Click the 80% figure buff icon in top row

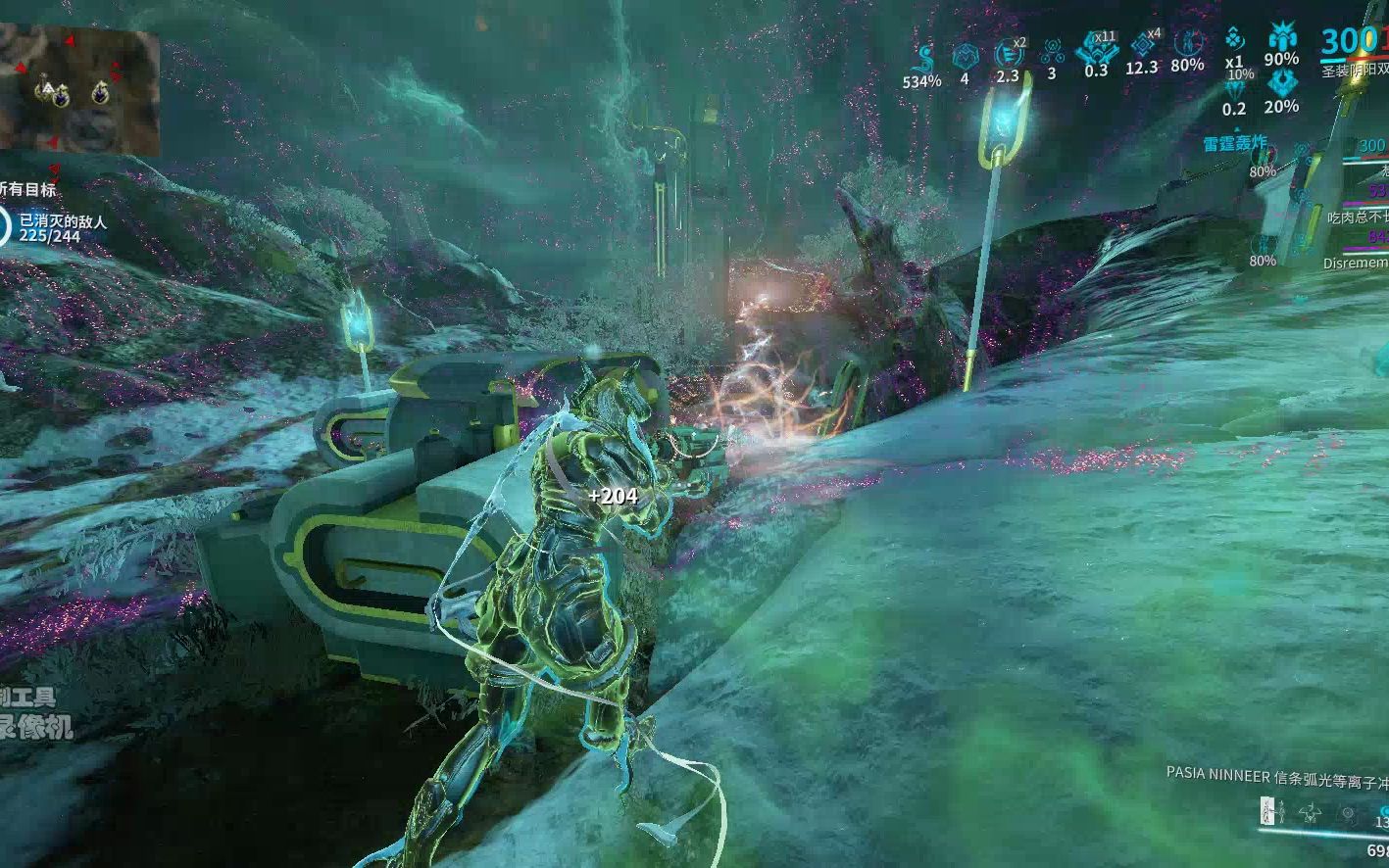click(x=1187, y=44)
